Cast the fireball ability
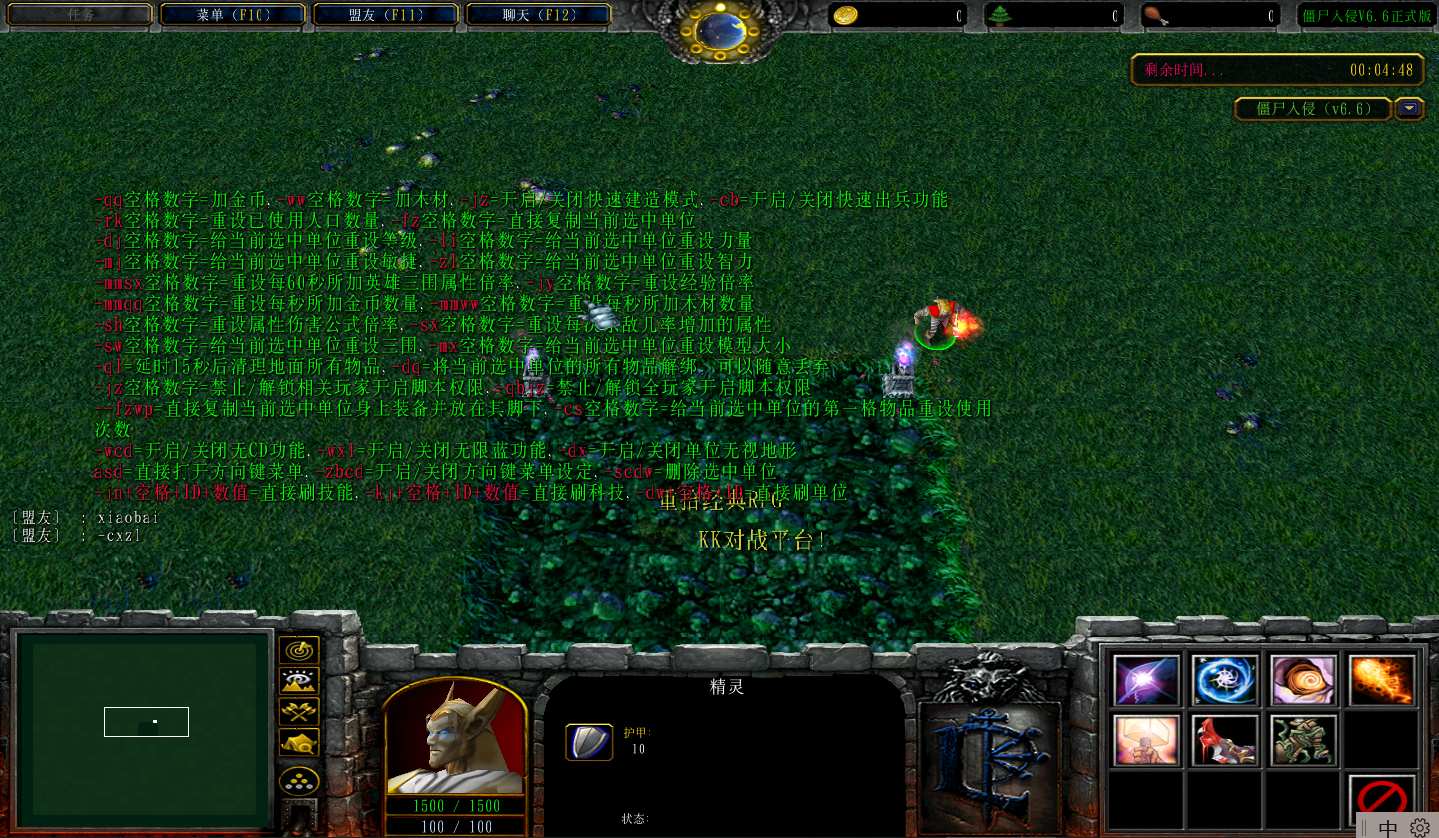This screenshot has height=838, width=1439. (x=1382, y=680)
